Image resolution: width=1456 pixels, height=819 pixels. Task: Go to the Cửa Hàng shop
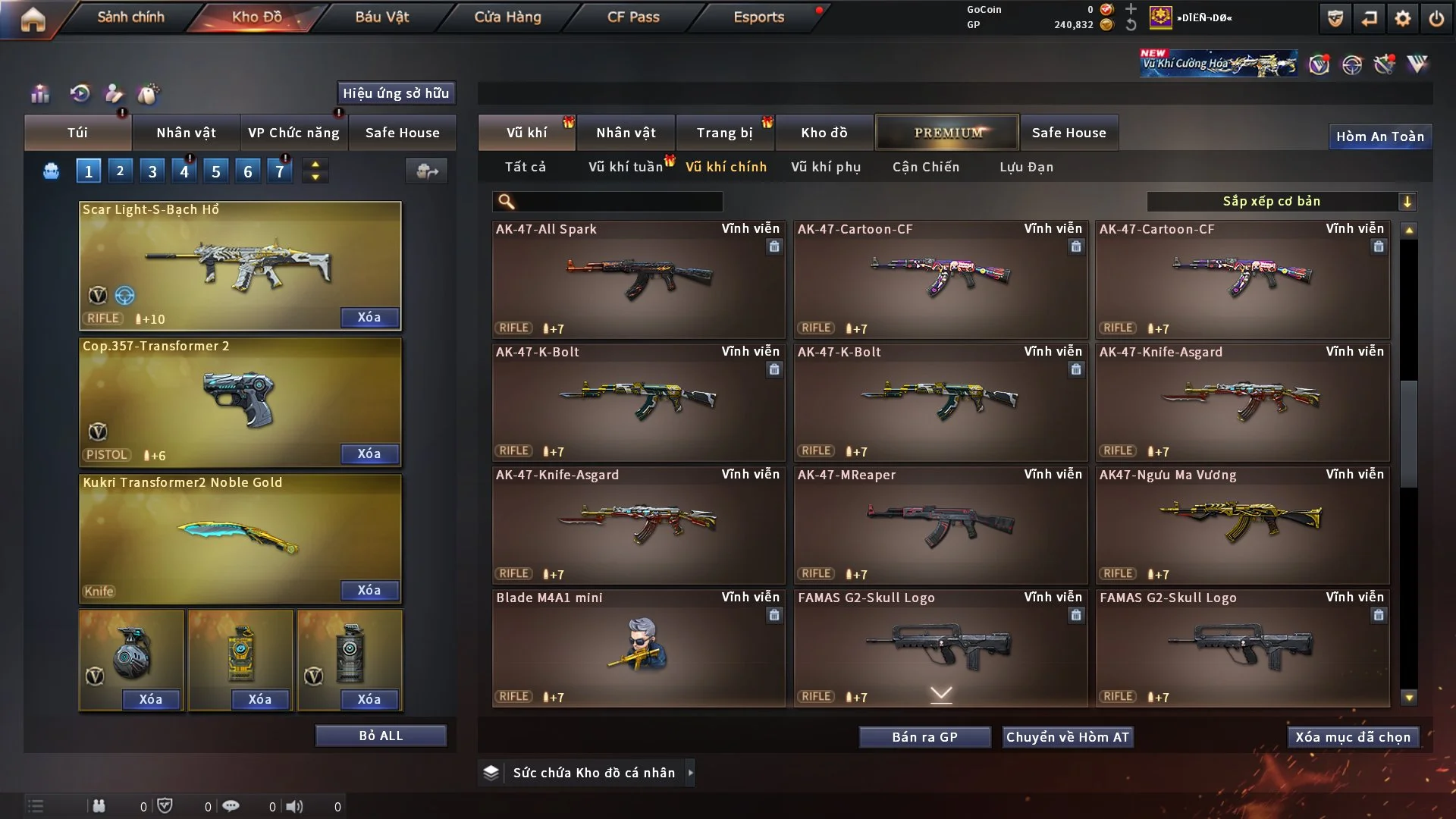click(507, 17)
